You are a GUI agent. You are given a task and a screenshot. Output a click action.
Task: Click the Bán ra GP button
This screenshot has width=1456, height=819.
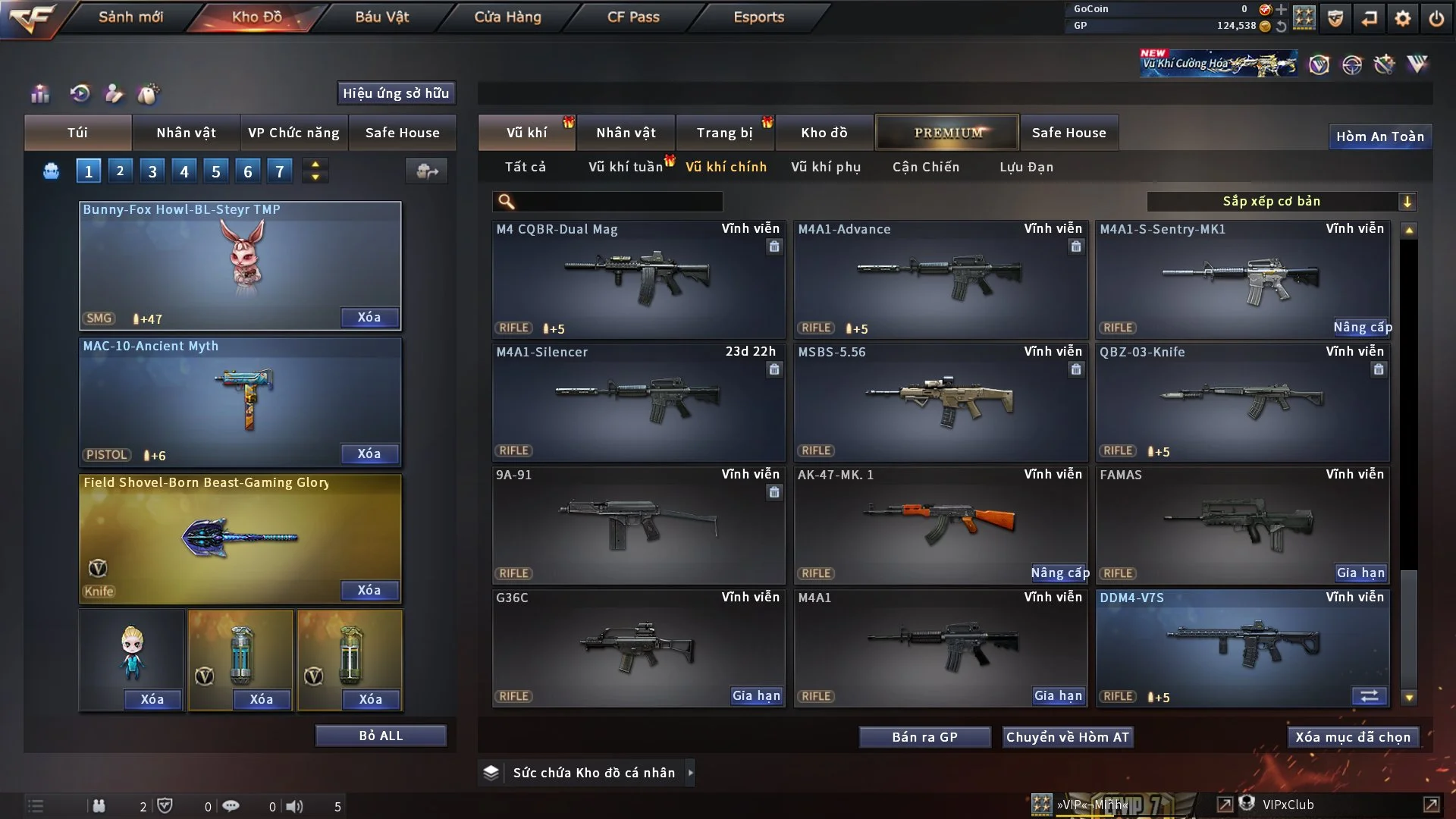tap(924, 737)
